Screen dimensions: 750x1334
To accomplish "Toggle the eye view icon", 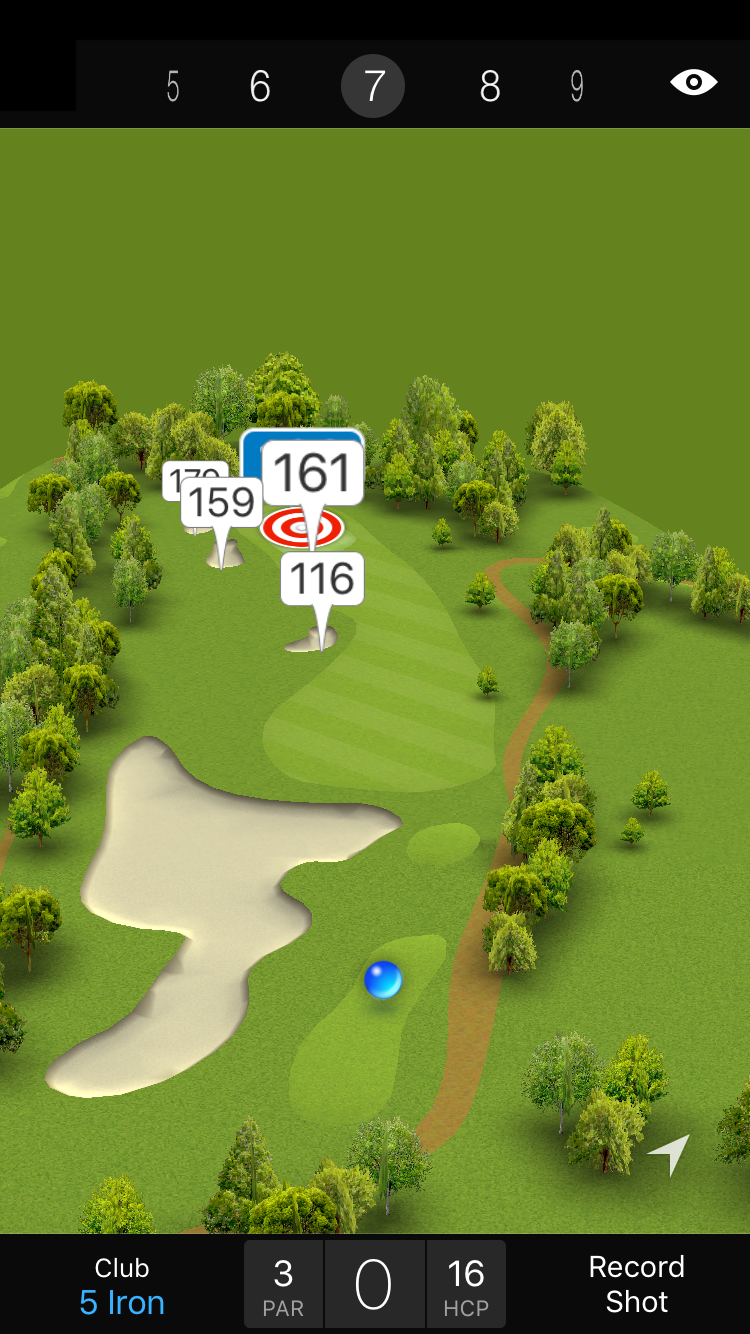I will [x=694, y=82].
